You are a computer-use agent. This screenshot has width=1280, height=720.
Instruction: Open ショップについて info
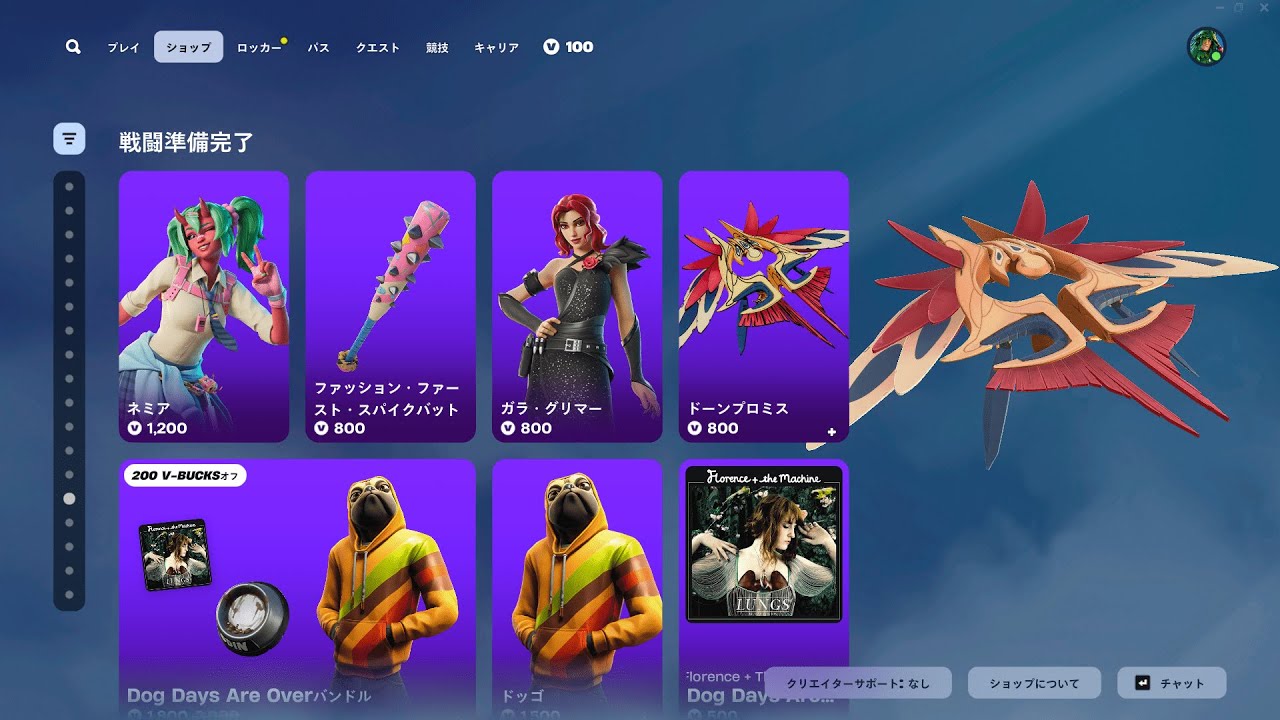[x=1034, y=683]
